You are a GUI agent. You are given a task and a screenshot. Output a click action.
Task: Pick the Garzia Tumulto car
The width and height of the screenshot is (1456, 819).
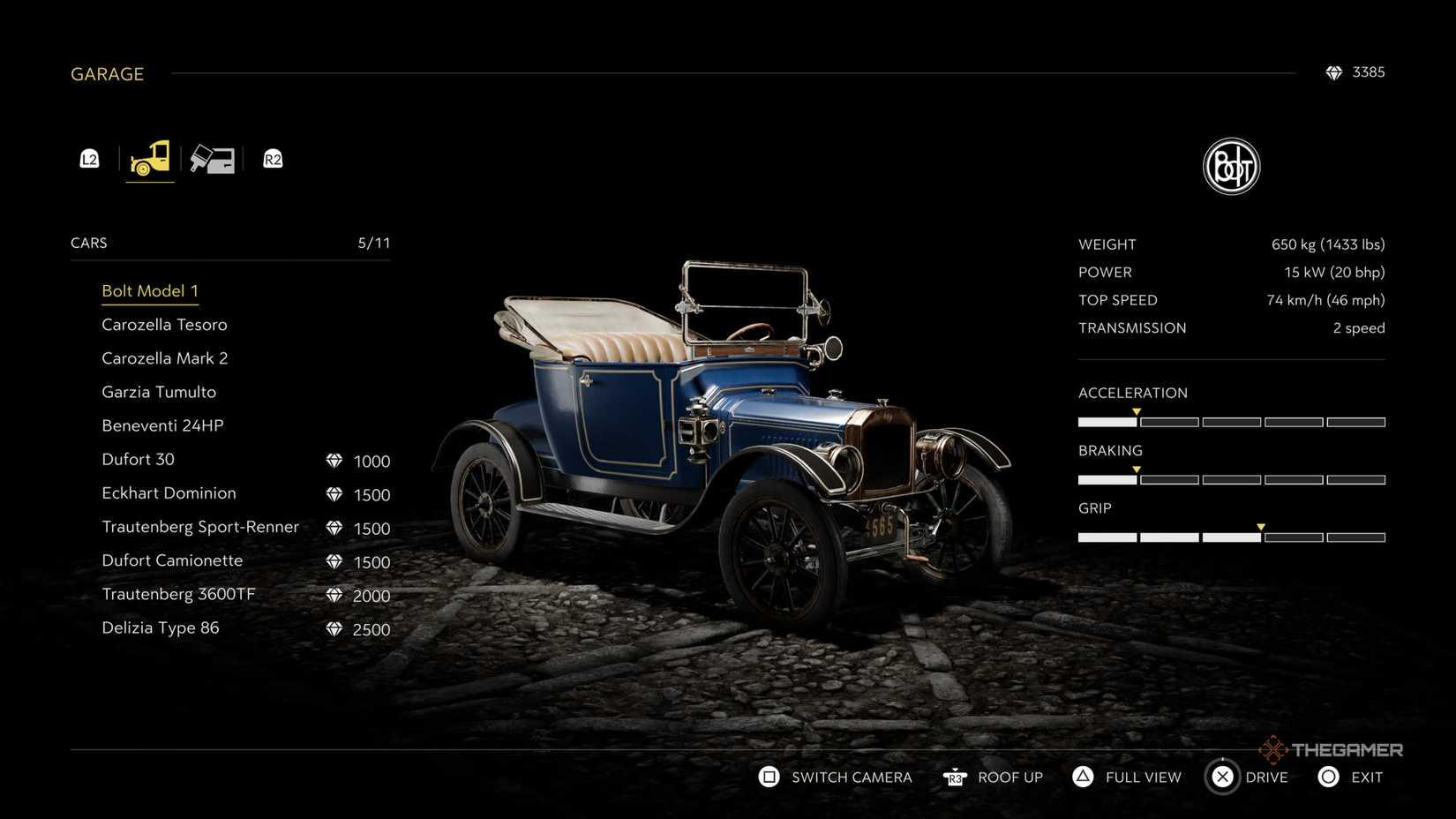coord(159,392)
